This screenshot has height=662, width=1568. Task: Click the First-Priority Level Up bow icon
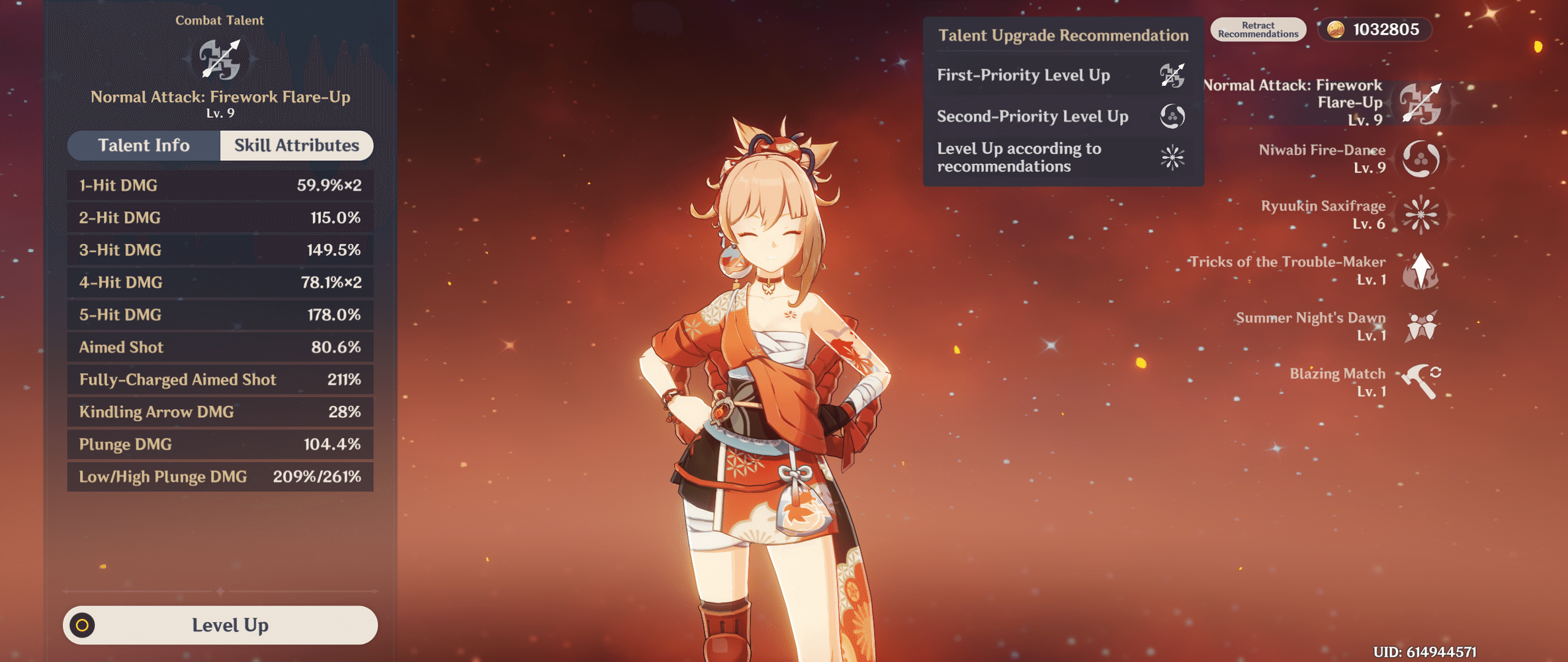click(1171, 75)
